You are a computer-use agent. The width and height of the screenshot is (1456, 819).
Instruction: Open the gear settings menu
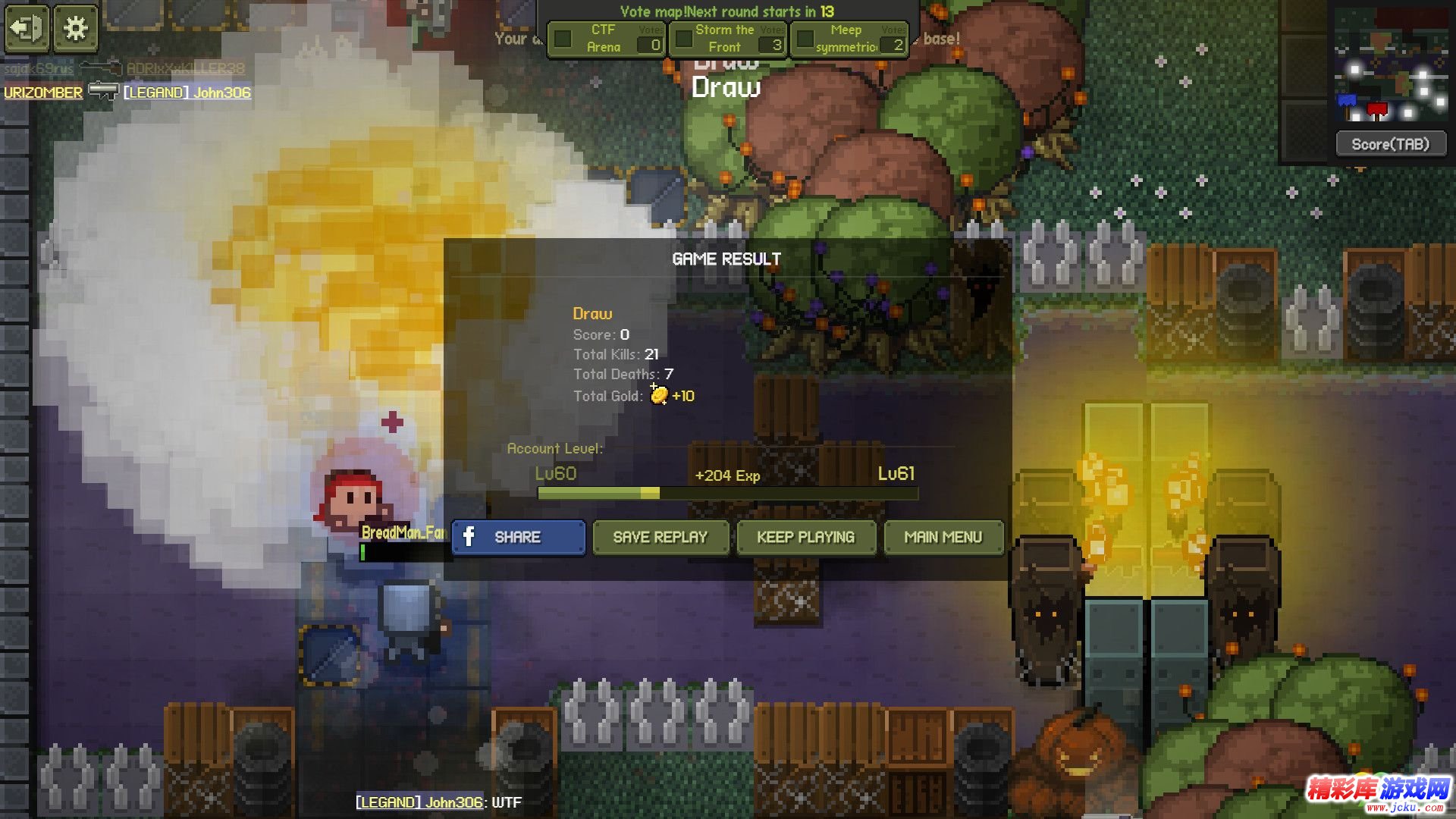(75, 29)
